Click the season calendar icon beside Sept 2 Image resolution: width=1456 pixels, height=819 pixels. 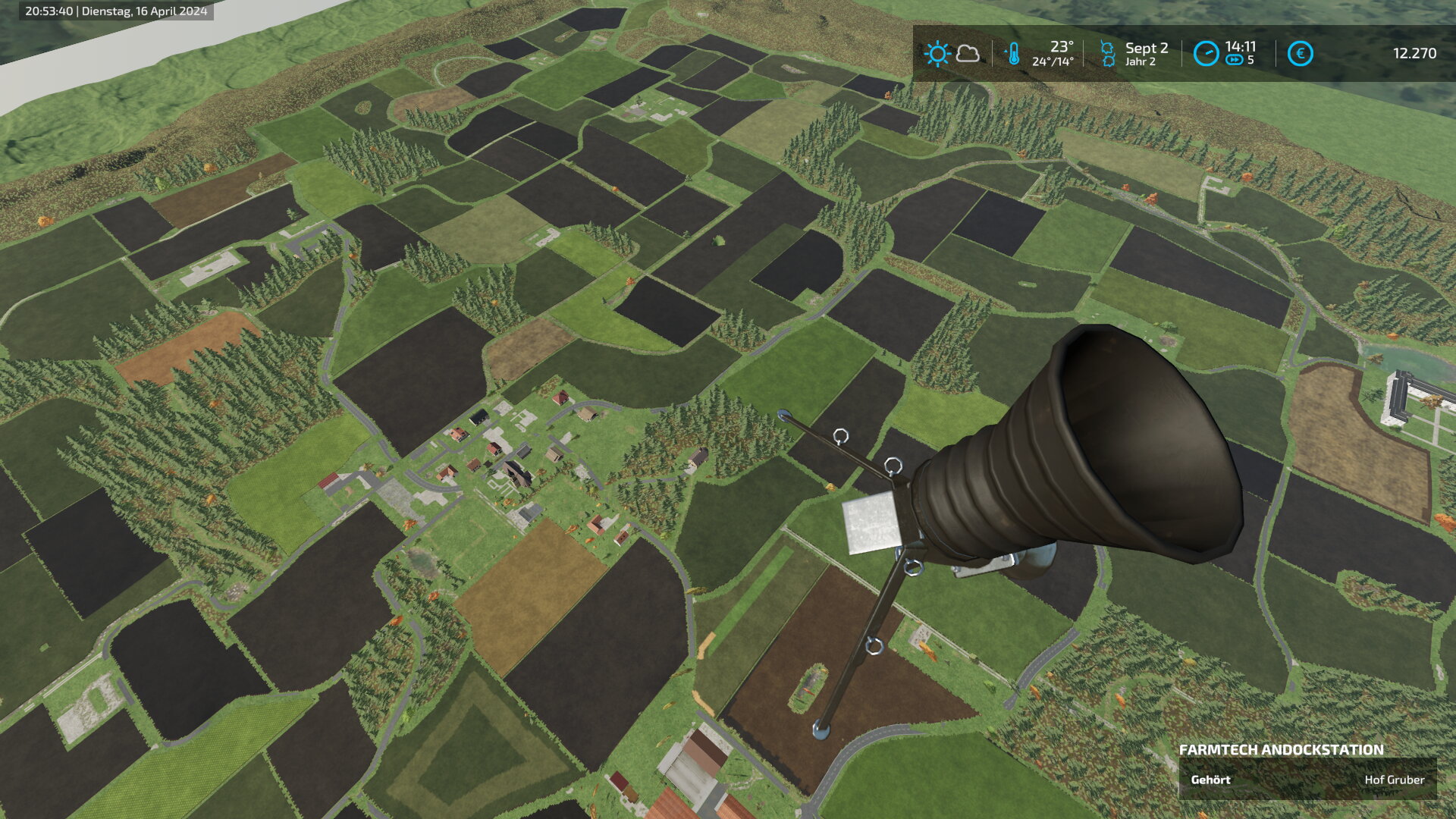(x=1107, y=54)
